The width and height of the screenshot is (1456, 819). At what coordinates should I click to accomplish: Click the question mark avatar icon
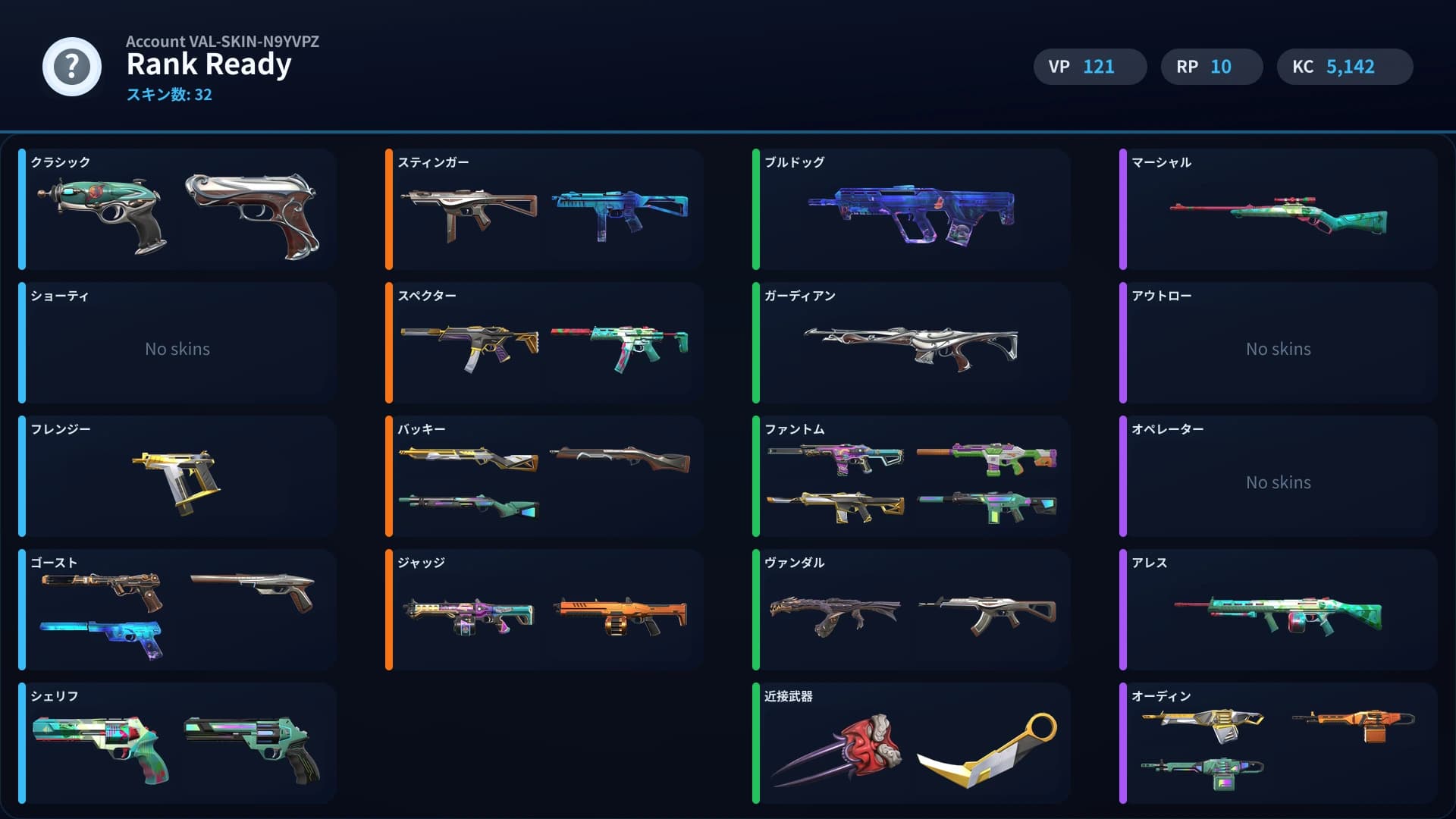tap(71, 67)
